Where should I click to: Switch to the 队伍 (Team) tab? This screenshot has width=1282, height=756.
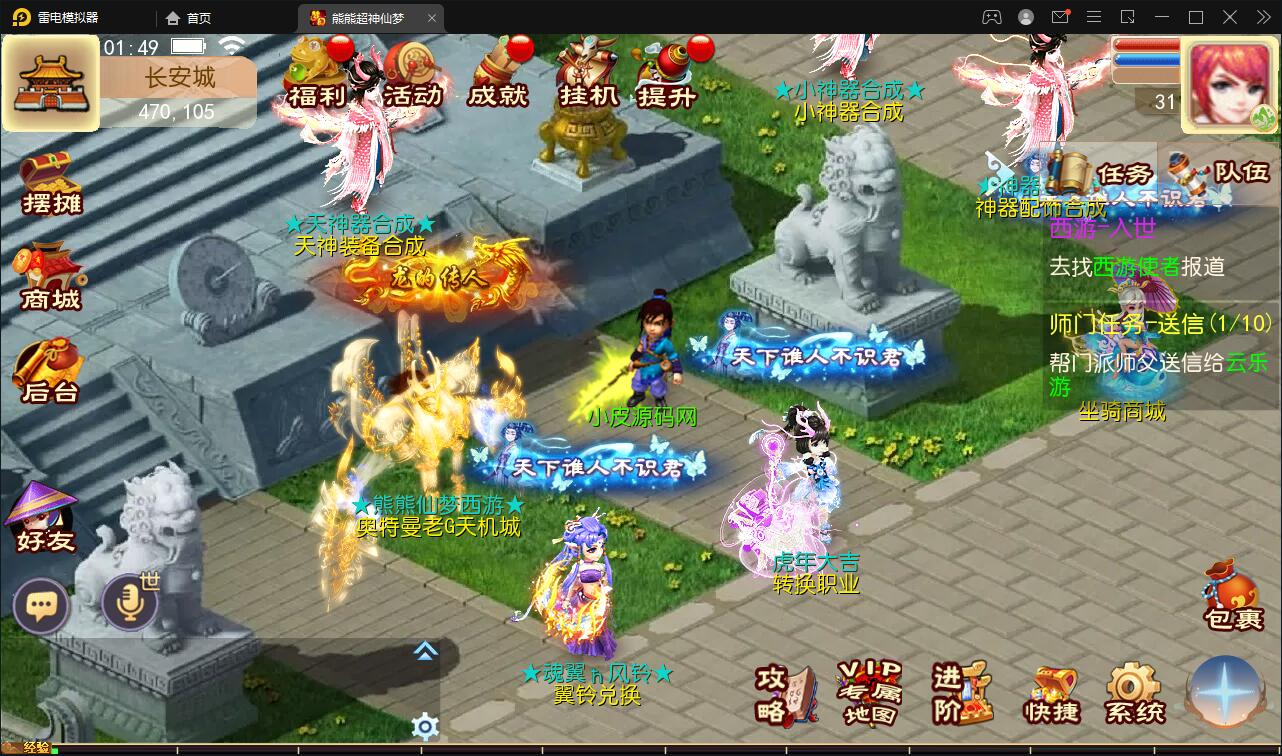pyautogui.click(x=1242, y=170)
